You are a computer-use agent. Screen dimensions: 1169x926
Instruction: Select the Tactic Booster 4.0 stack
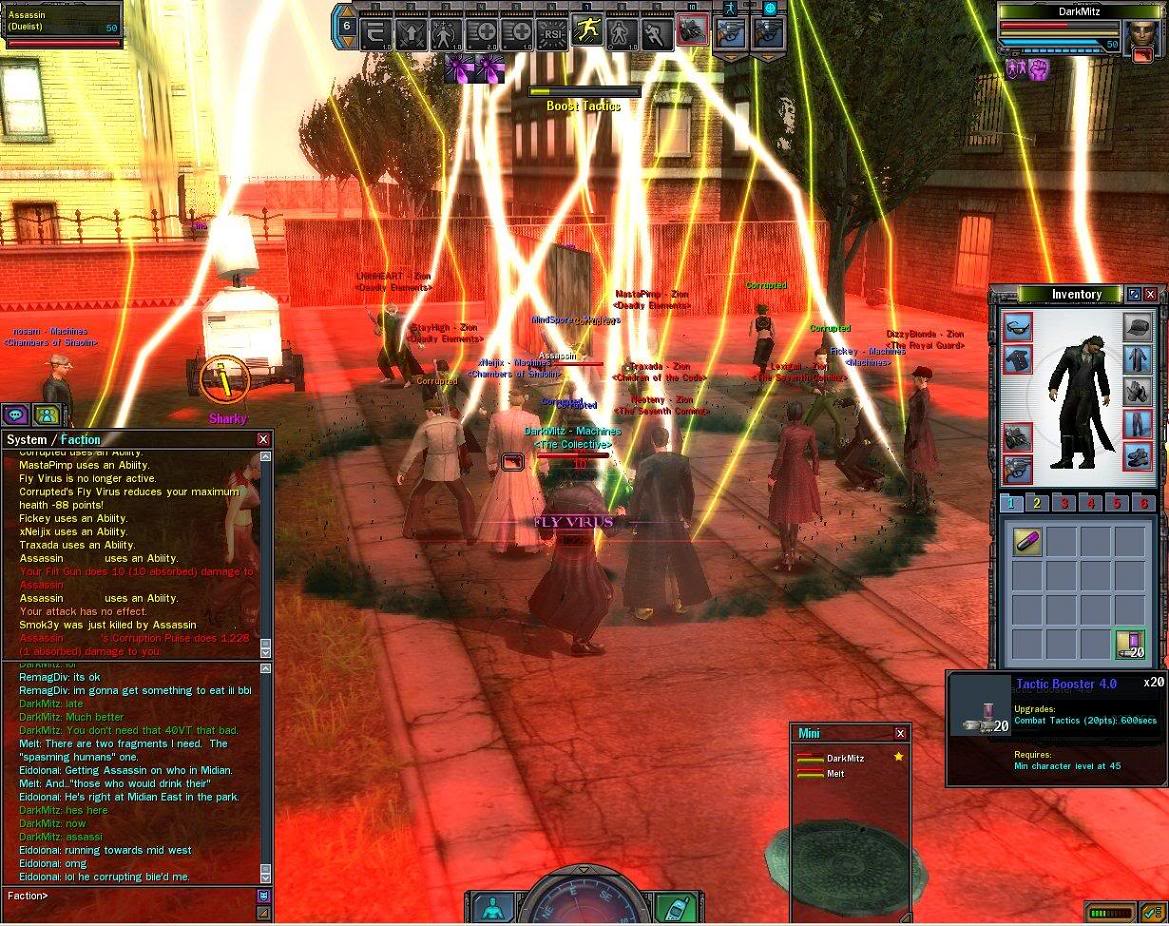(1130, 645)
